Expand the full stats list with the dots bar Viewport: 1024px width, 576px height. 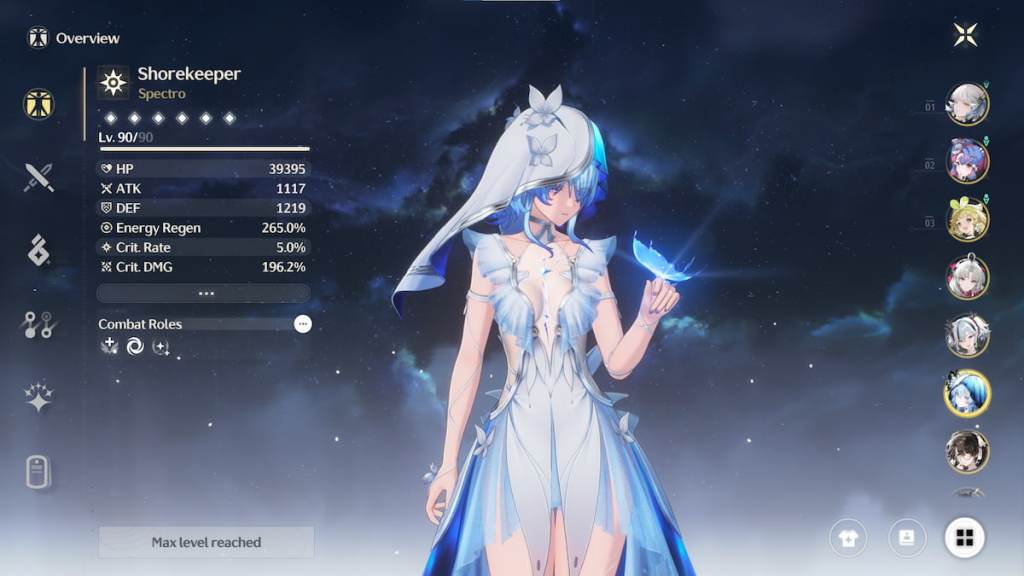(204, 294)
